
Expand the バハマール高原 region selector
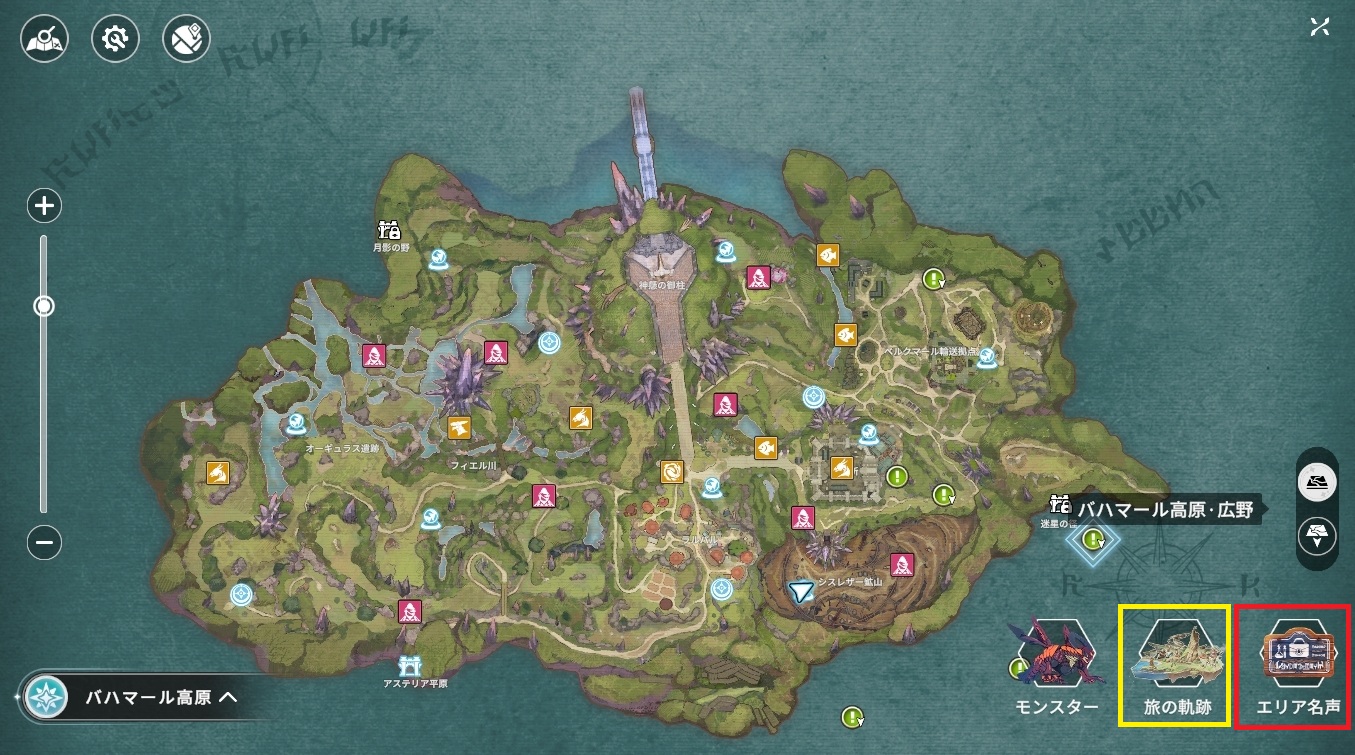click(140, 697)
